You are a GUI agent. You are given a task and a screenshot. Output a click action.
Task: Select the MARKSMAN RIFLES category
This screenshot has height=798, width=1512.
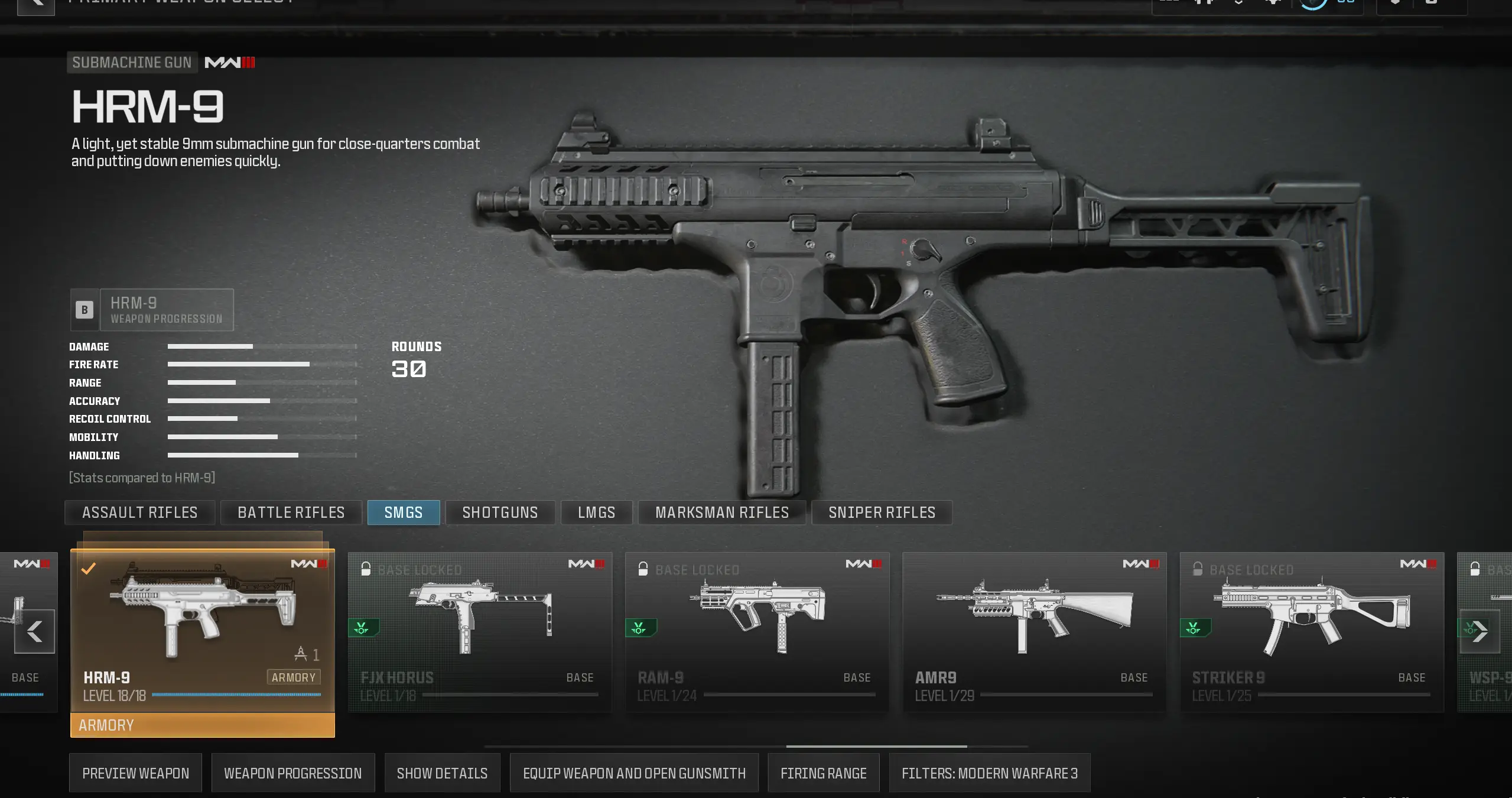pos(721,512)
